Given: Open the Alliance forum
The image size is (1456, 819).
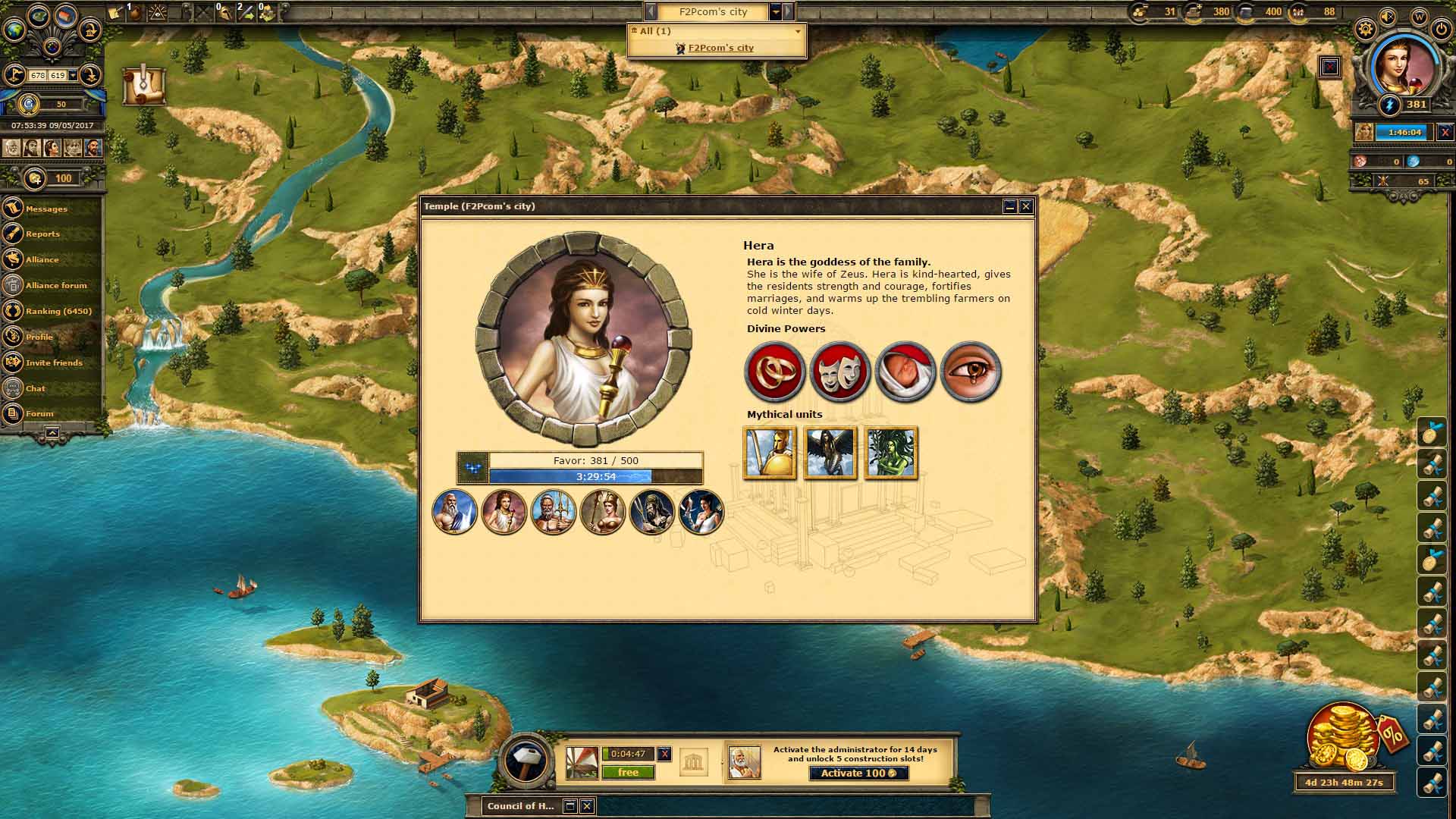Looking at the screenshot, I should (56, 285).
